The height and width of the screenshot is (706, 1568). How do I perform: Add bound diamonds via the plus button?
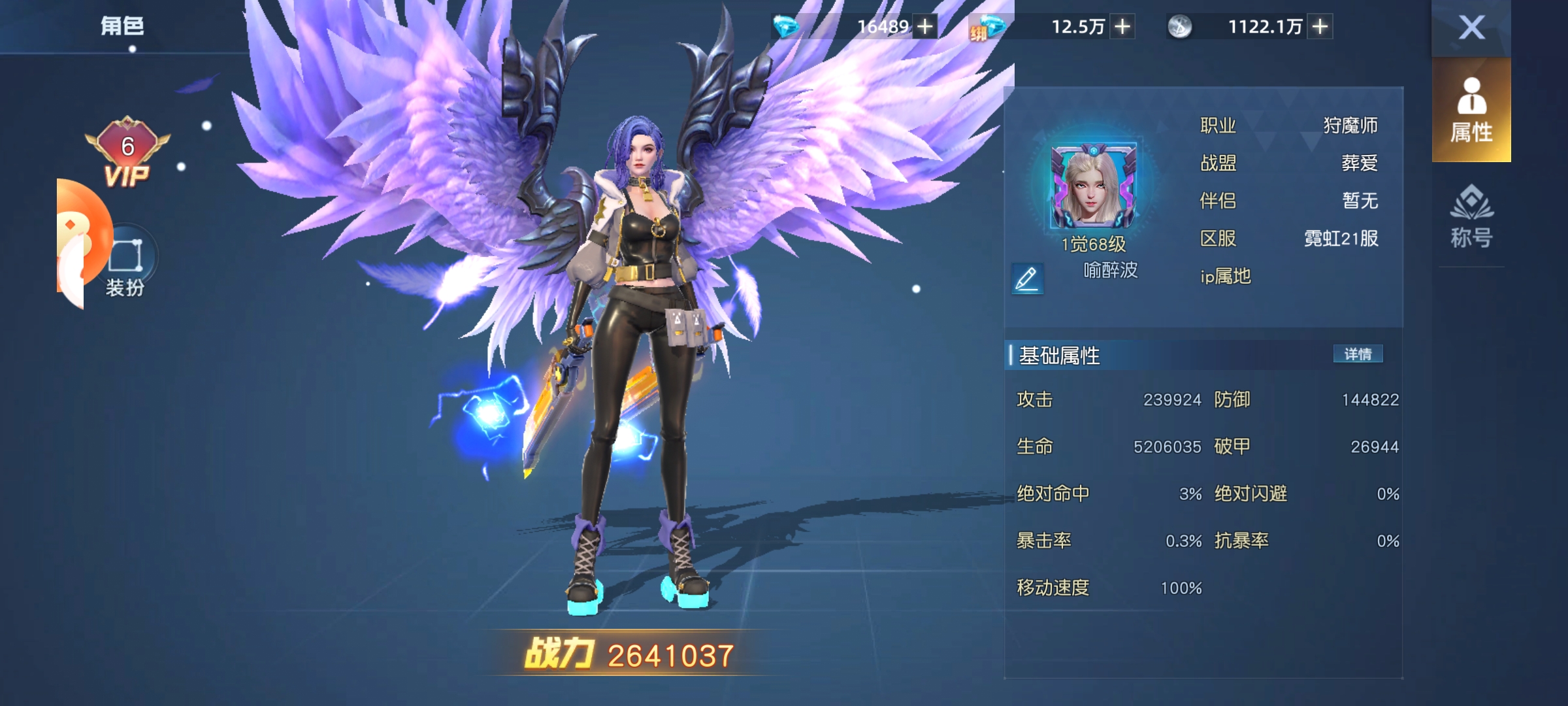click(1122, 27)
